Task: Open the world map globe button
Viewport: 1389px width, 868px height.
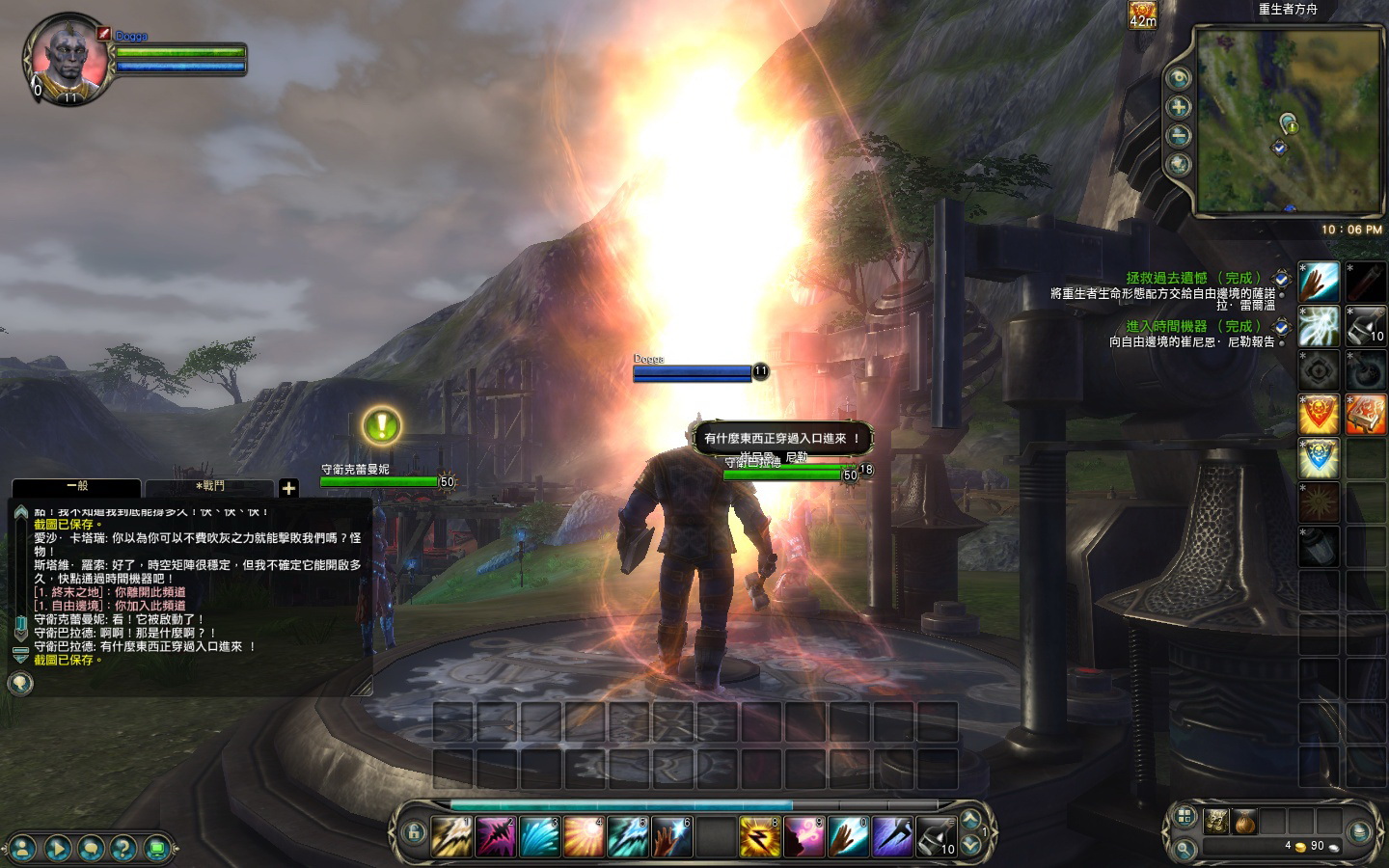Action: 1178,165
